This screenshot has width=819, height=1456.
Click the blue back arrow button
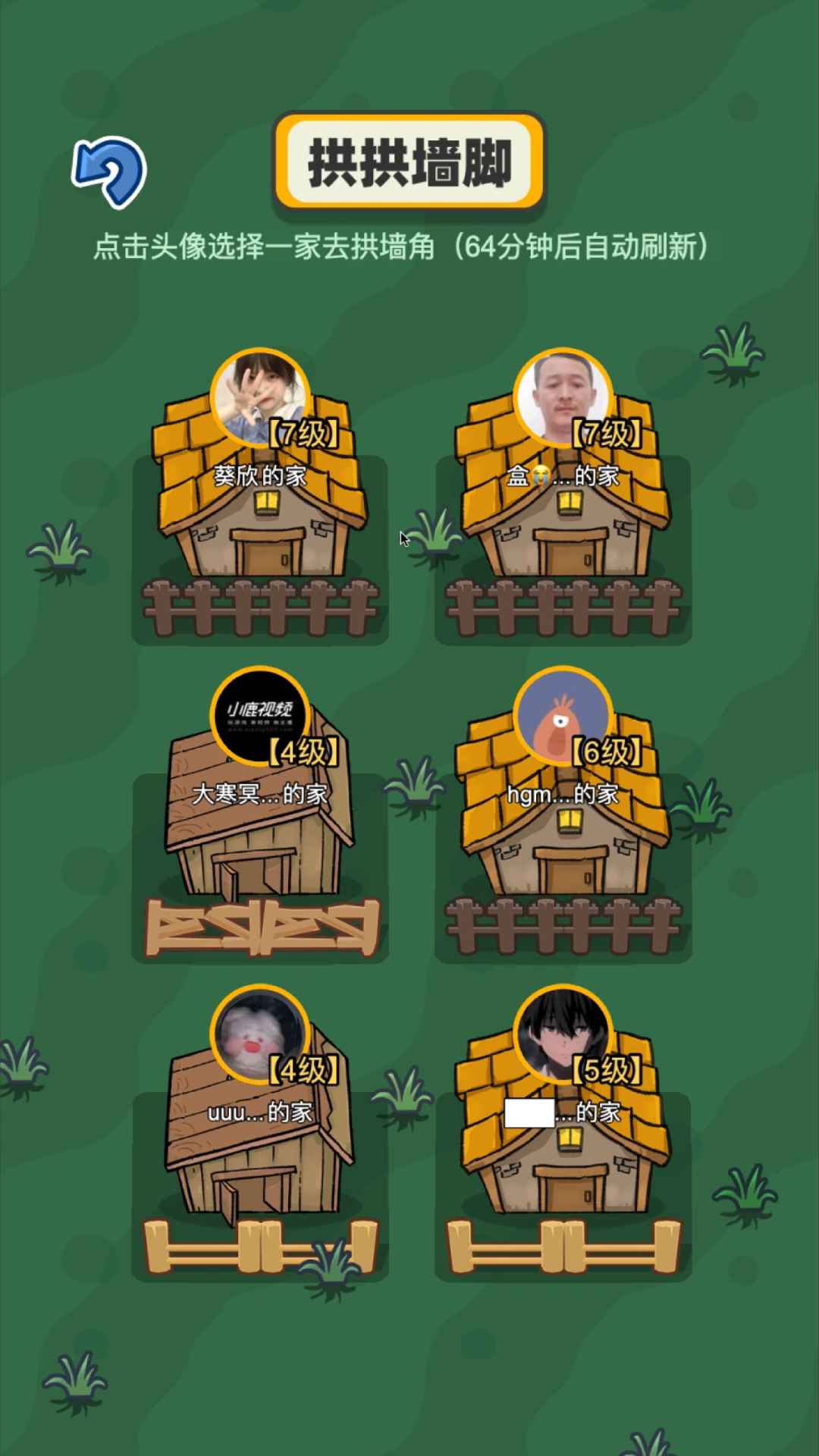pyautogui.click(x=109, y=171)
